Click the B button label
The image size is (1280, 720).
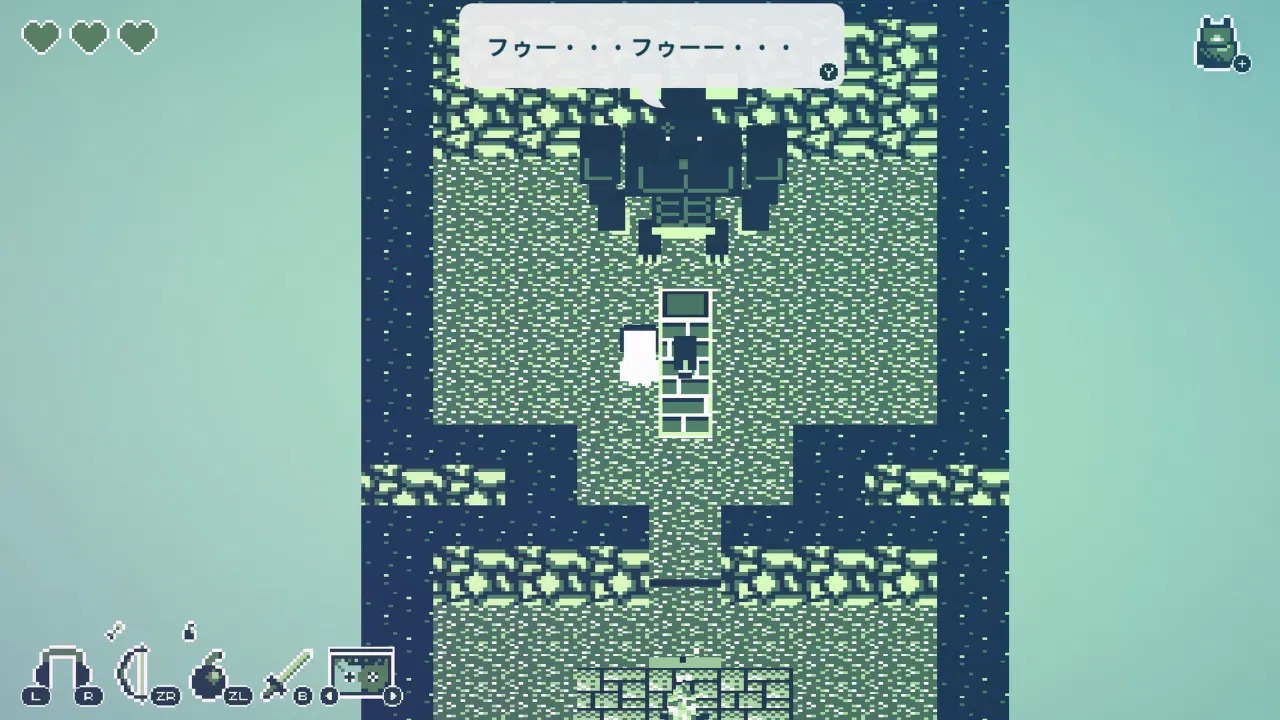[302, 695]
